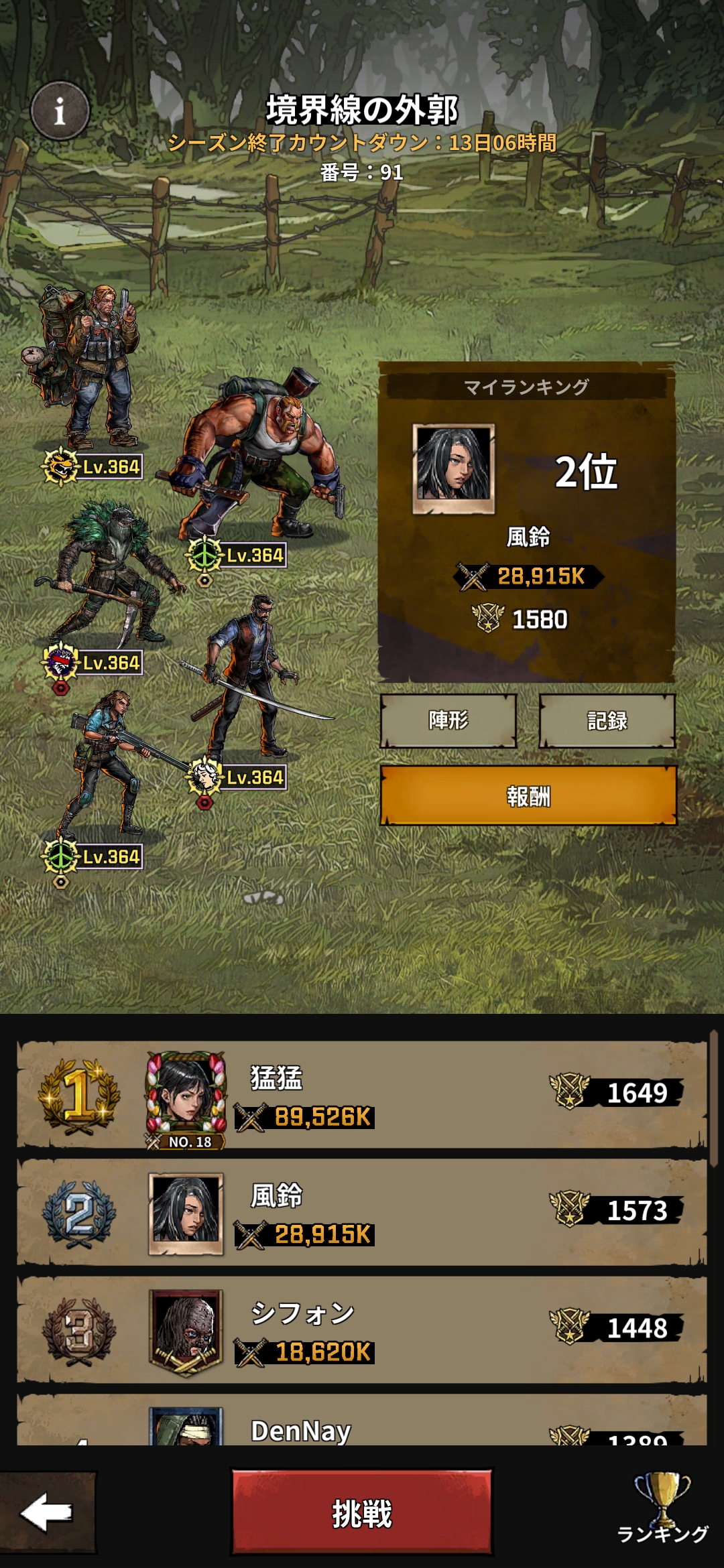This screenshot has height=1568, width=724.
Task: Open the 報酬 rewards panel
Action: pos(528,796)
